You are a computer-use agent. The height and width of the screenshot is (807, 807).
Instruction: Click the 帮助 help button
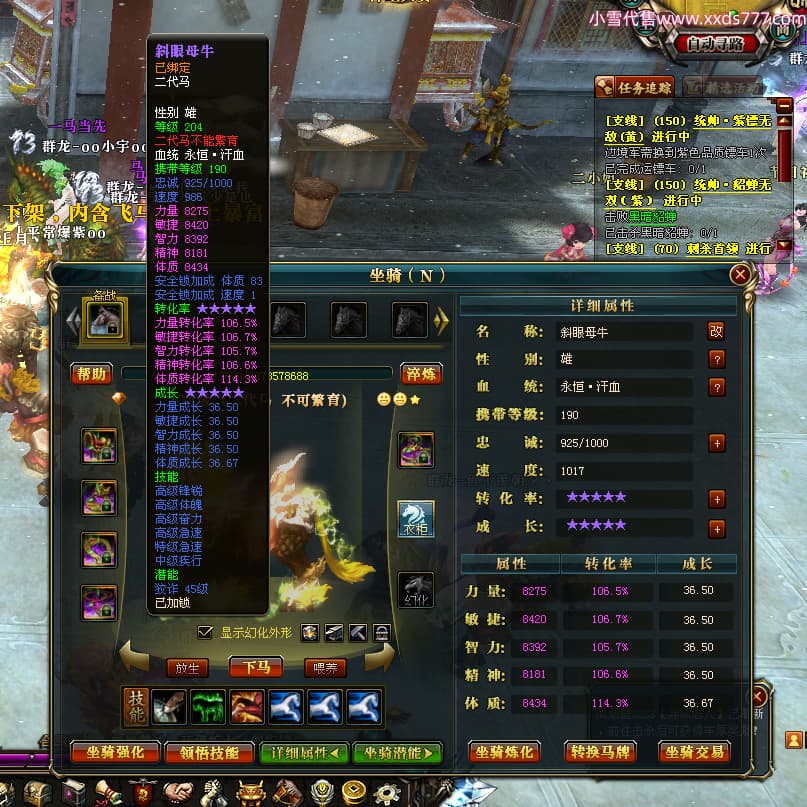(90, 374)
